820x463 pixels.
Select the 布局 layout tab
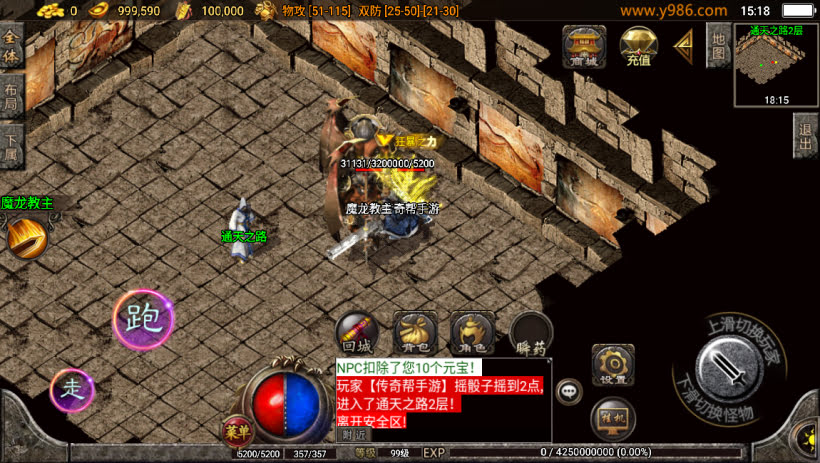[x=11, y=97]
